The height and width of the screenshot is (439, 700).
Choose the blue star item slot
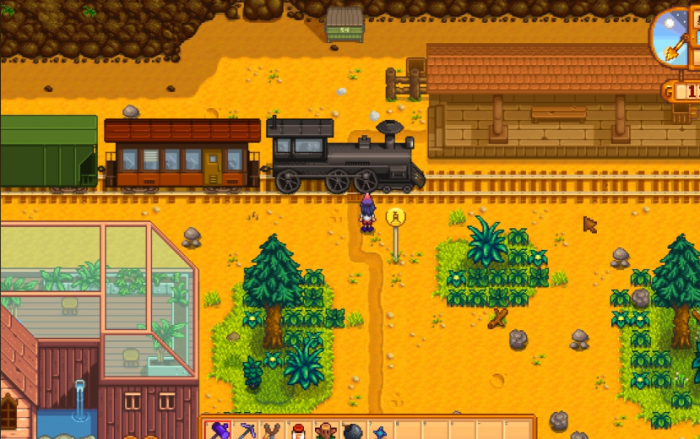[379, 432]
